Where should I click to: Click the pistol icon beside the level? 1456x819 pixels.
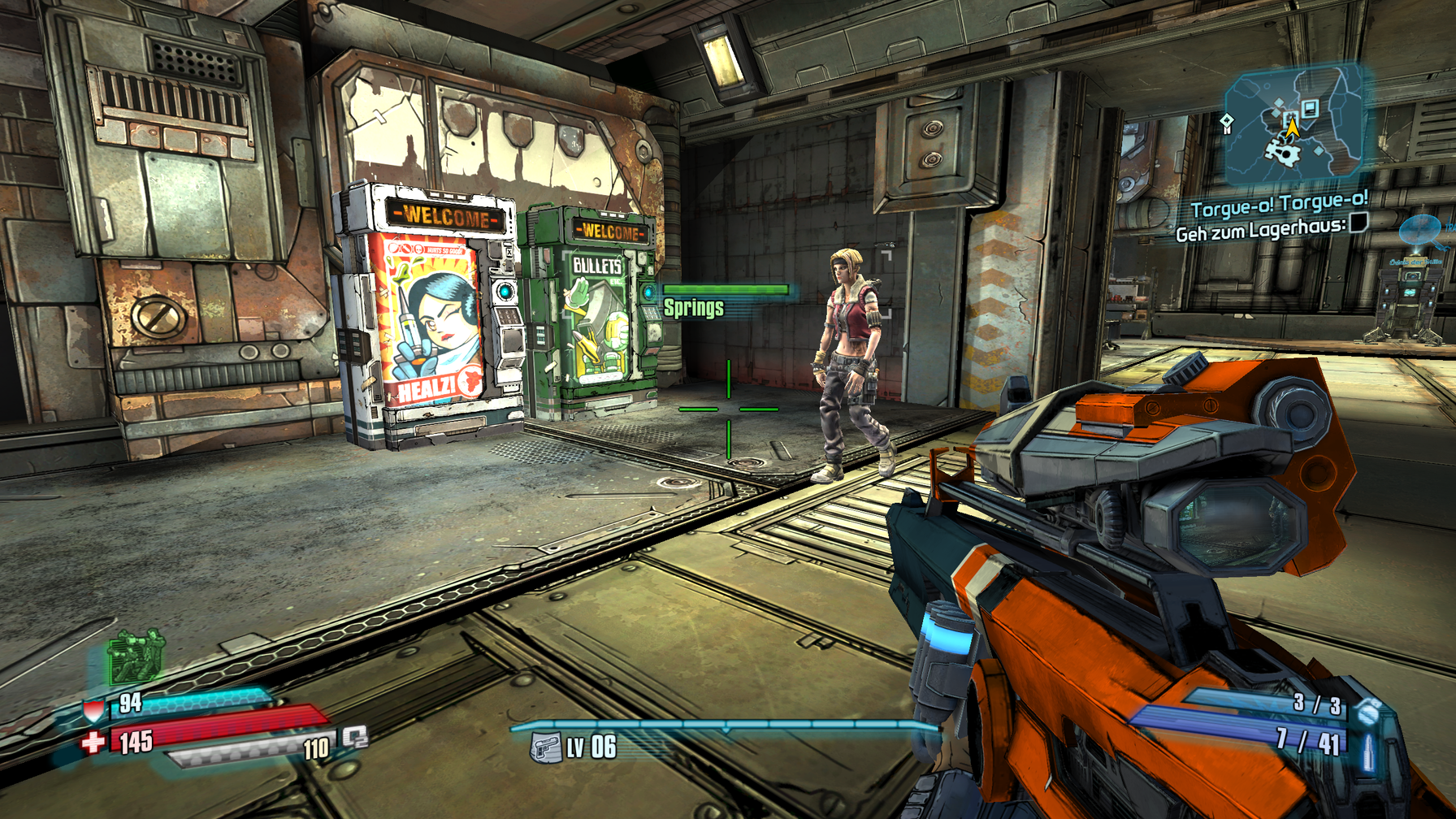coord(546,747)
